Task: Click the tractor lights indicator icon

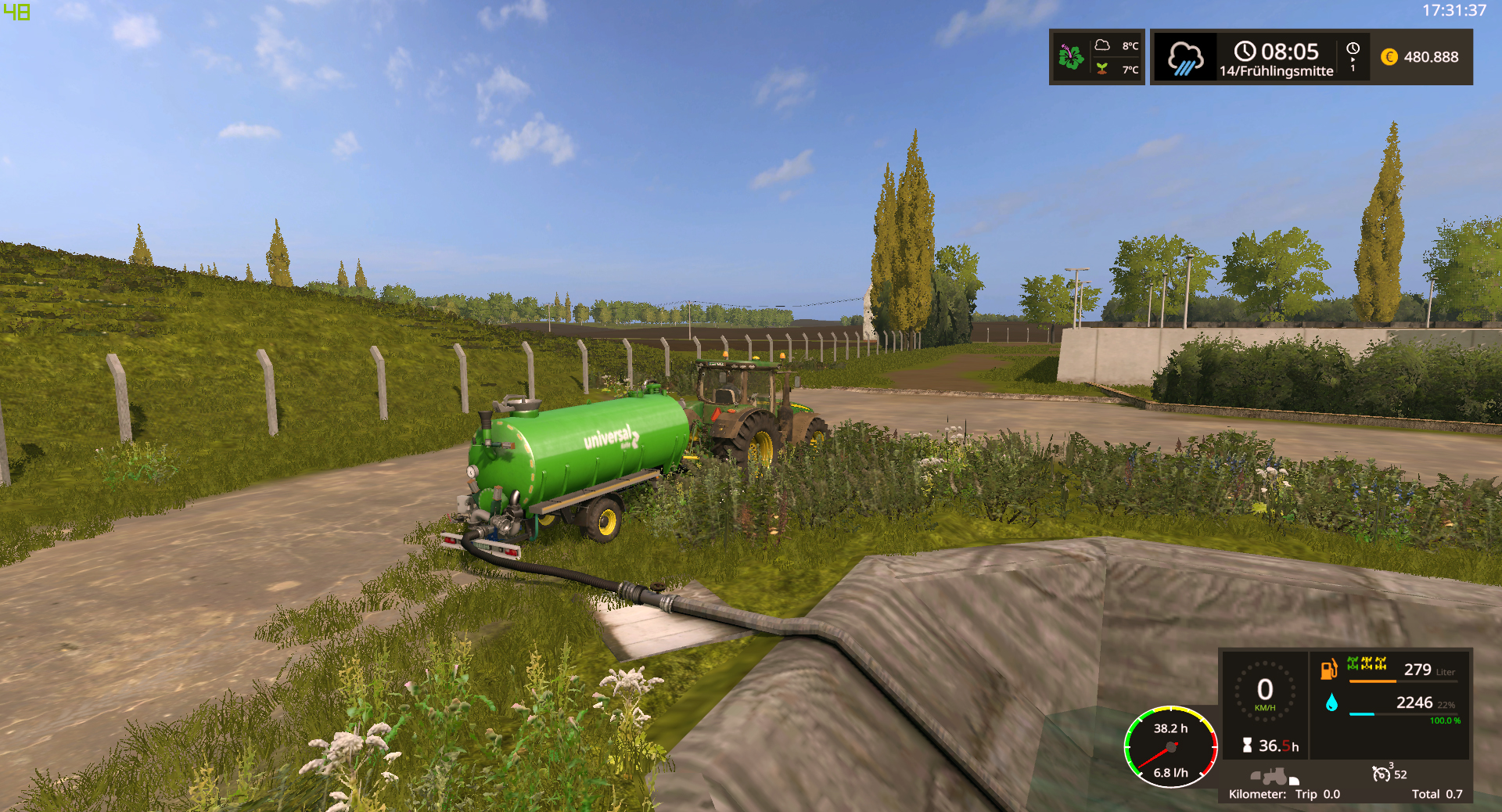Action: (x=1274, y=777)
